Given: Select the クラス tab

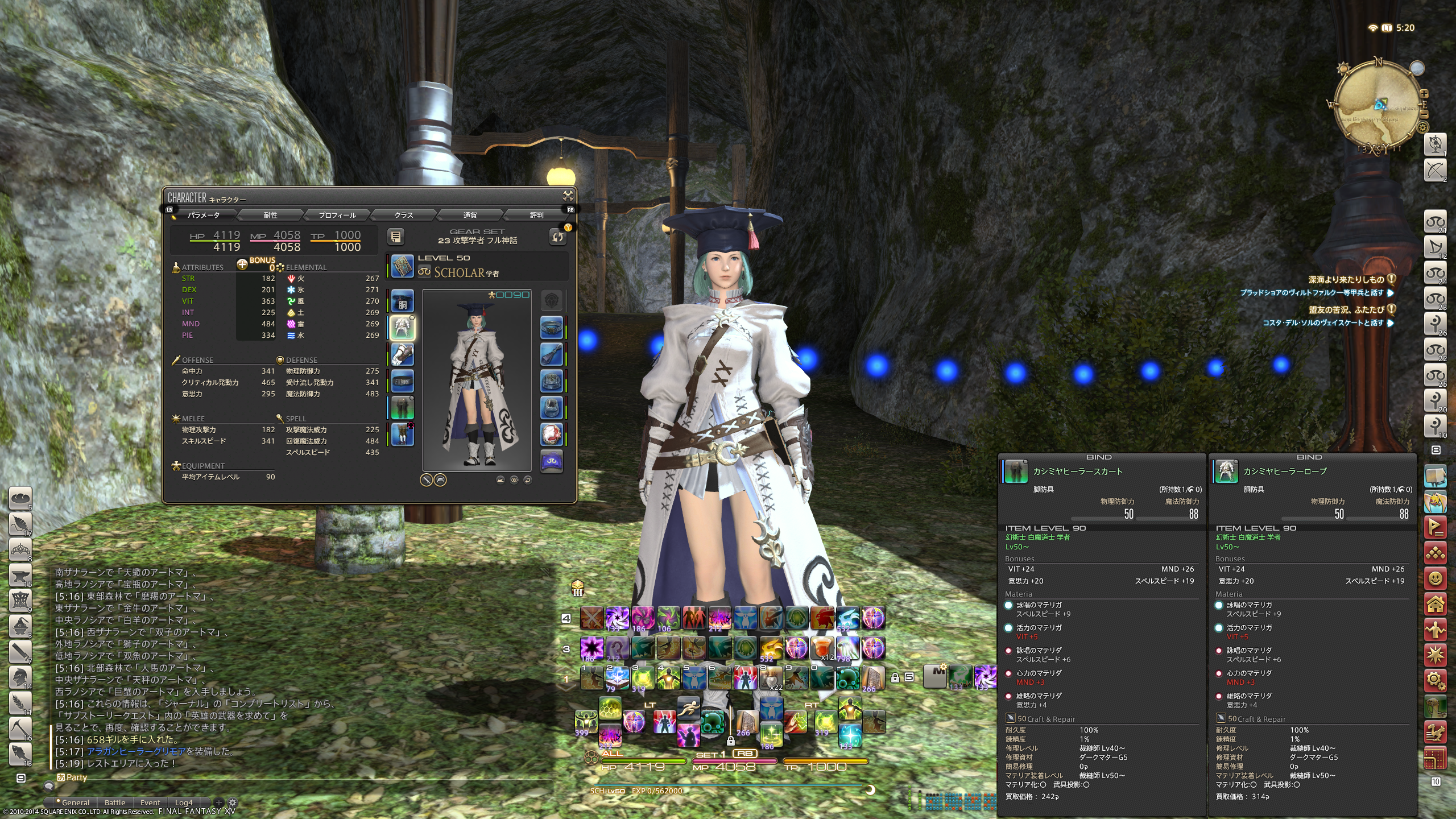Looking at the screenshot, I should click(x=403, y=215).
